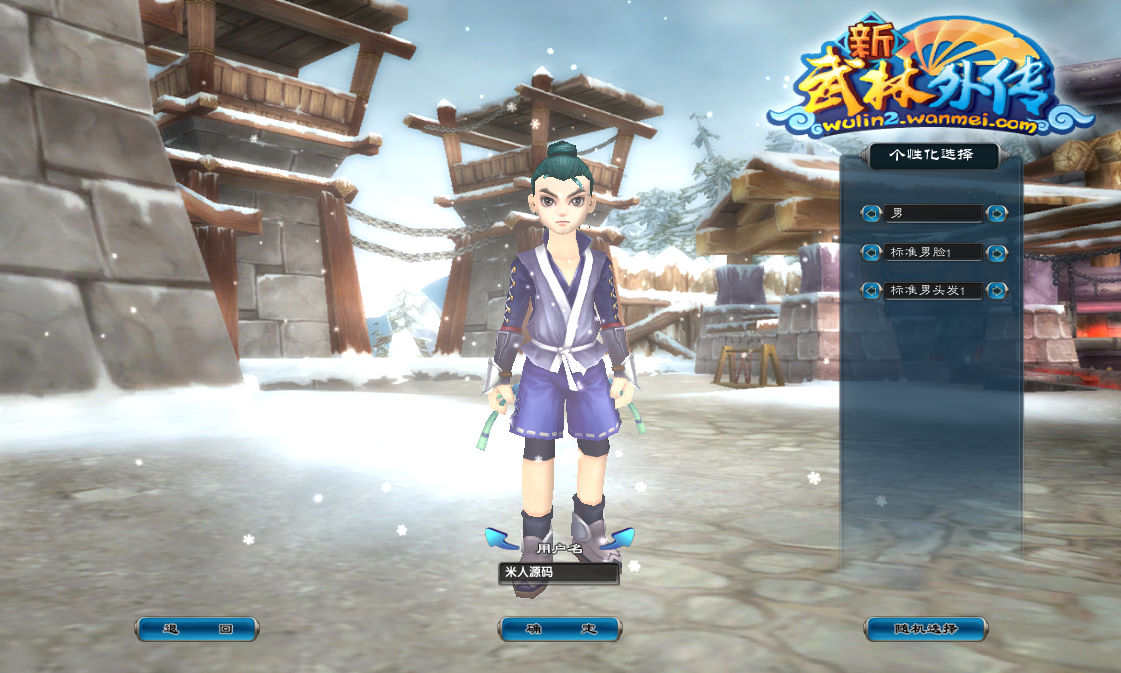Choose 随机选择 random selection button
1121x673 pixels.
click(925, 629)
